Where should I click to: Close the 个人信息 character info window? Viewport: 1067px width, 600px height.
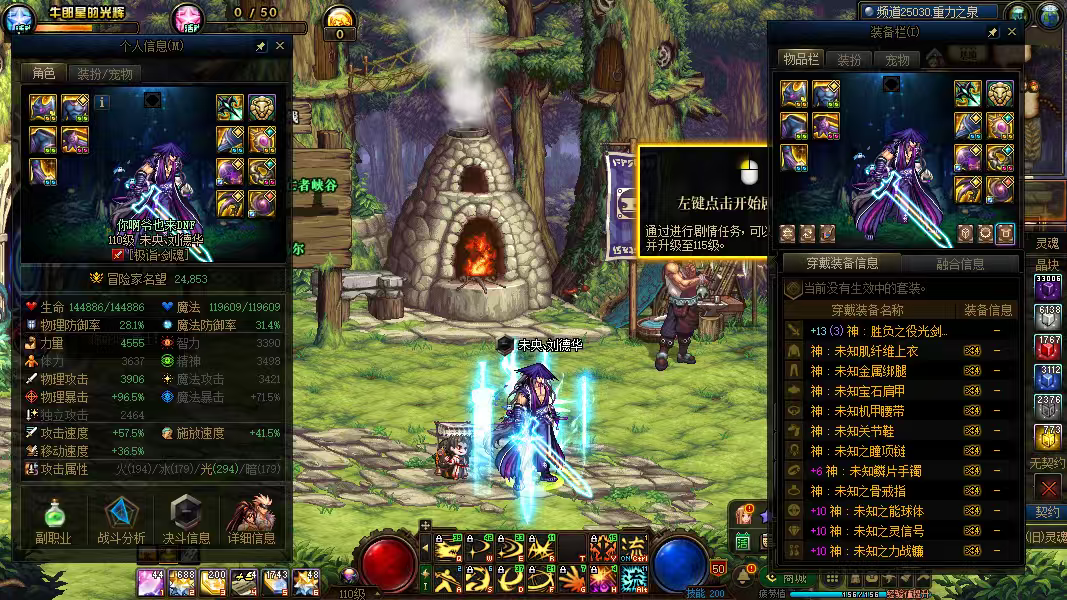[280, 46]
